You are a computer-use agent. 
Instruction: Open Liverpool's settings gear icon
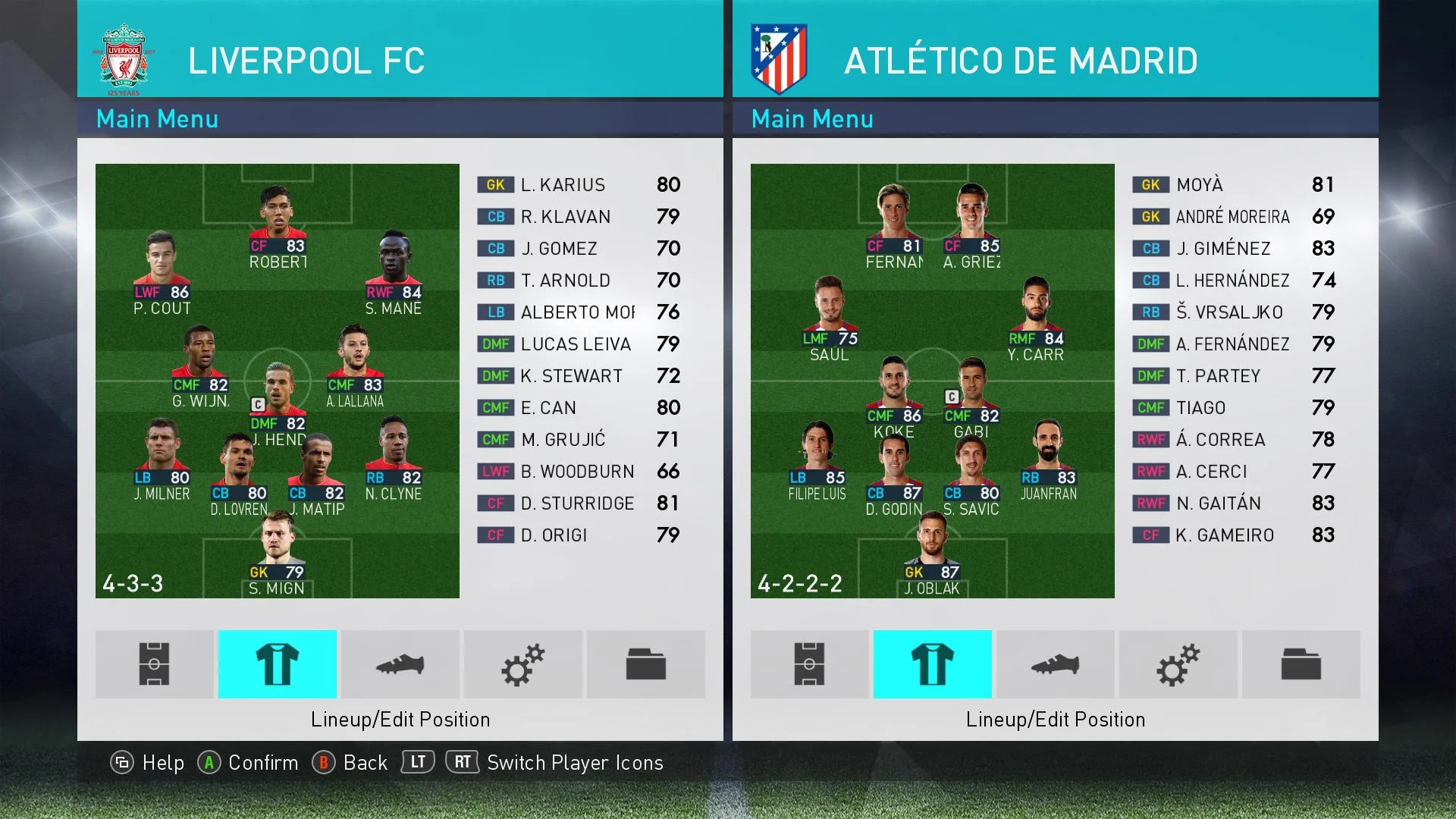(523, 664)
